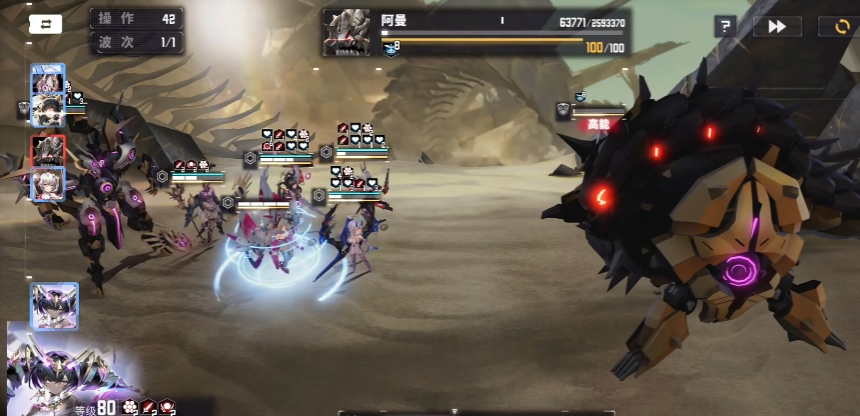860x416 pixels.
Task: Open the question mark help button
Action: point(726,27)
